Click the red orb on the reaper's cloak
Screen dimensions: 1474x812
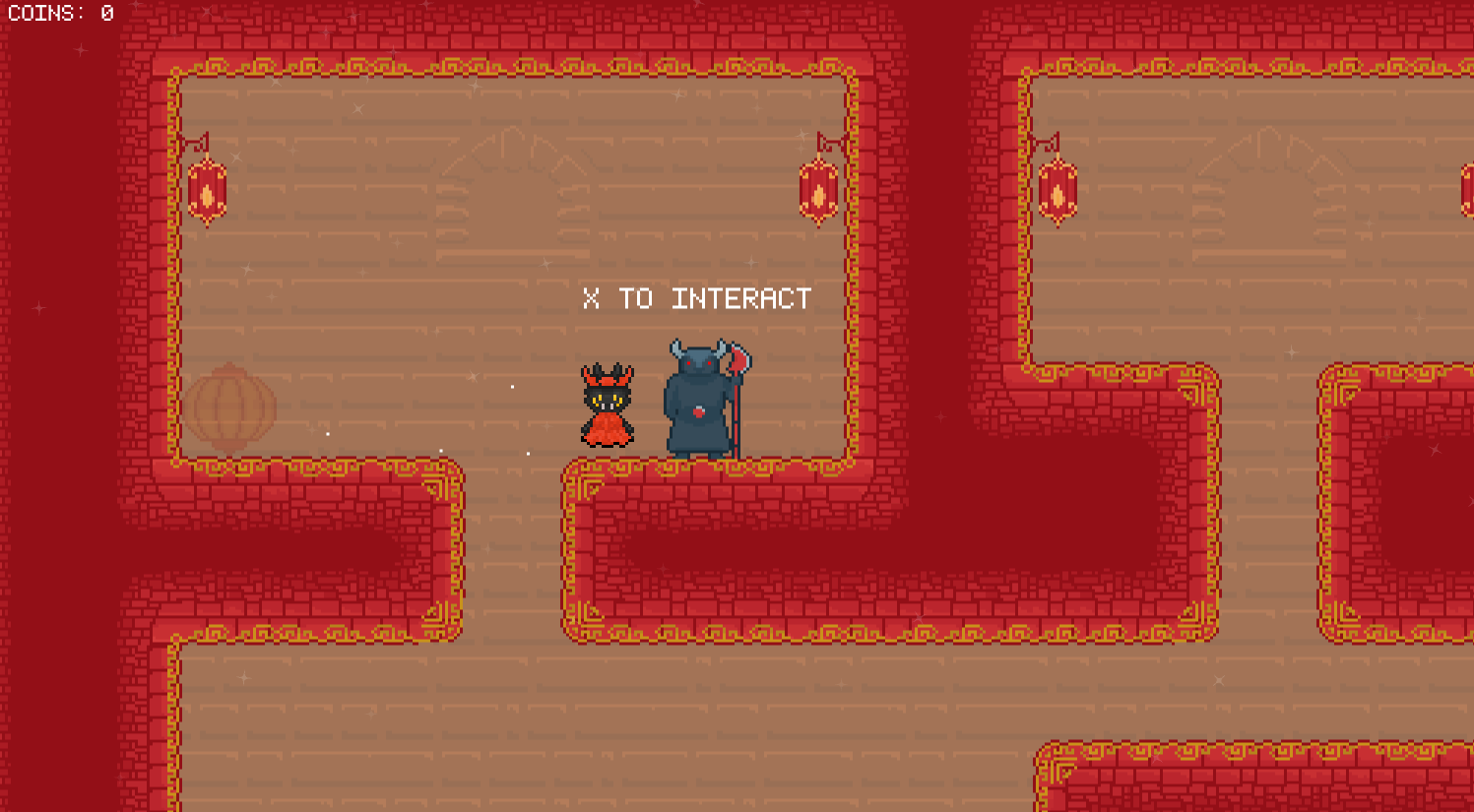pyautogui.click(x=697, y=412)
